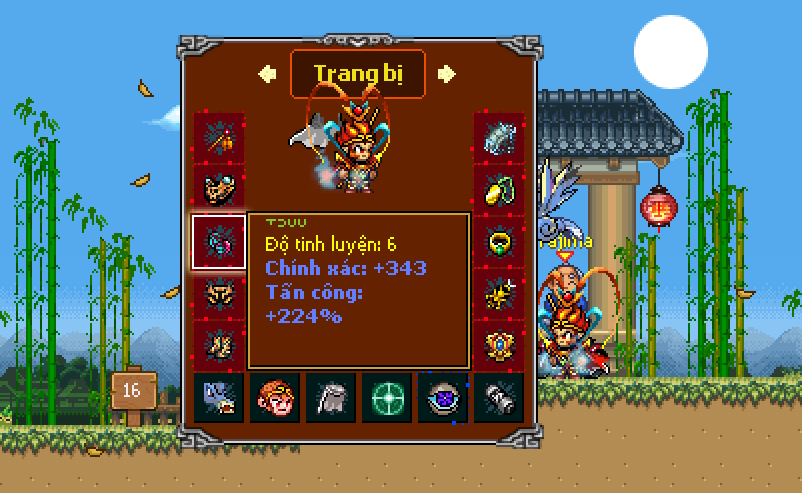Go to the next panel with the right arrow

point(447,73)
